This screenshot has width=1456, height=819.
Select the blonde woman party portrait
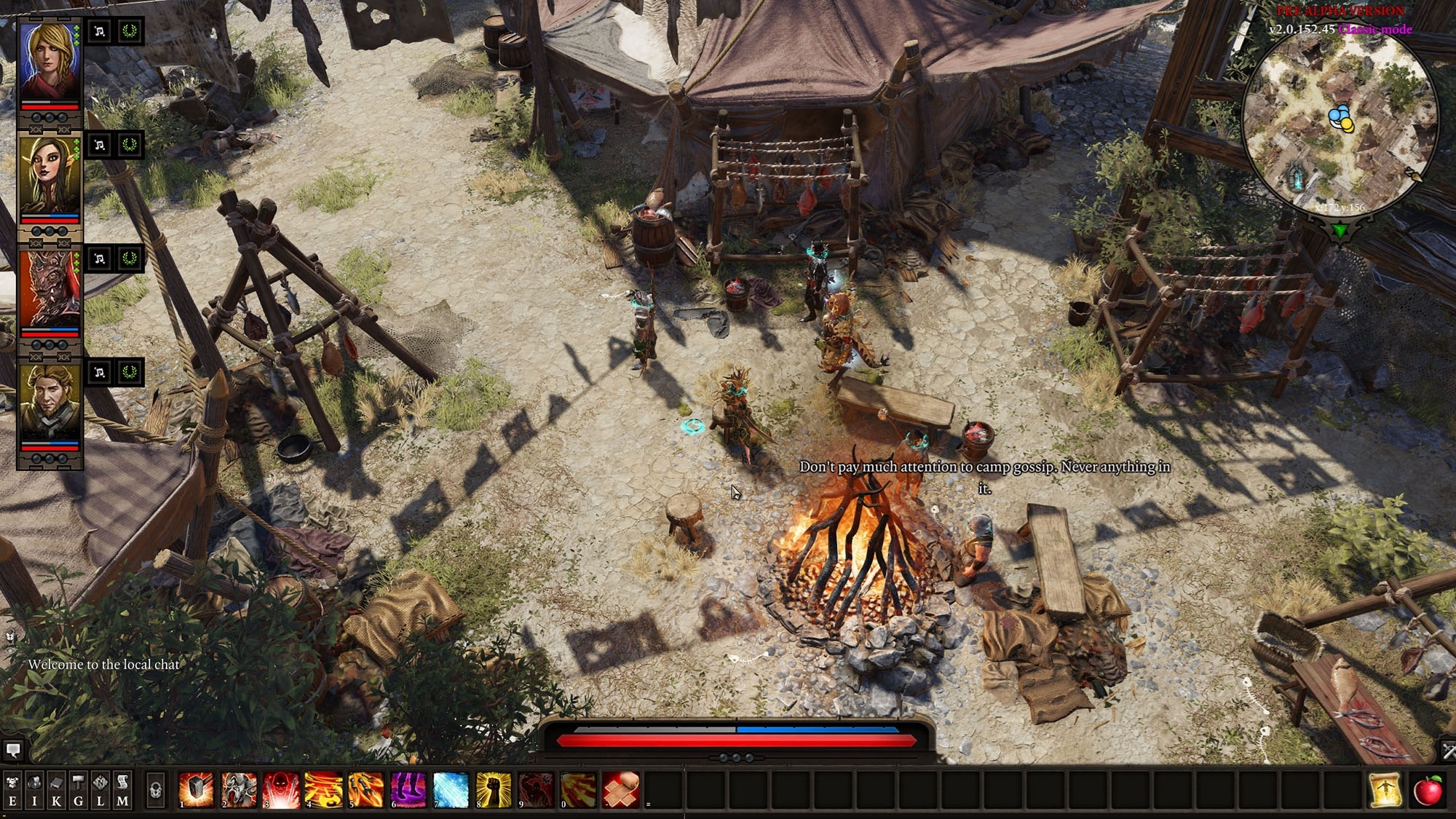point(50,62)
